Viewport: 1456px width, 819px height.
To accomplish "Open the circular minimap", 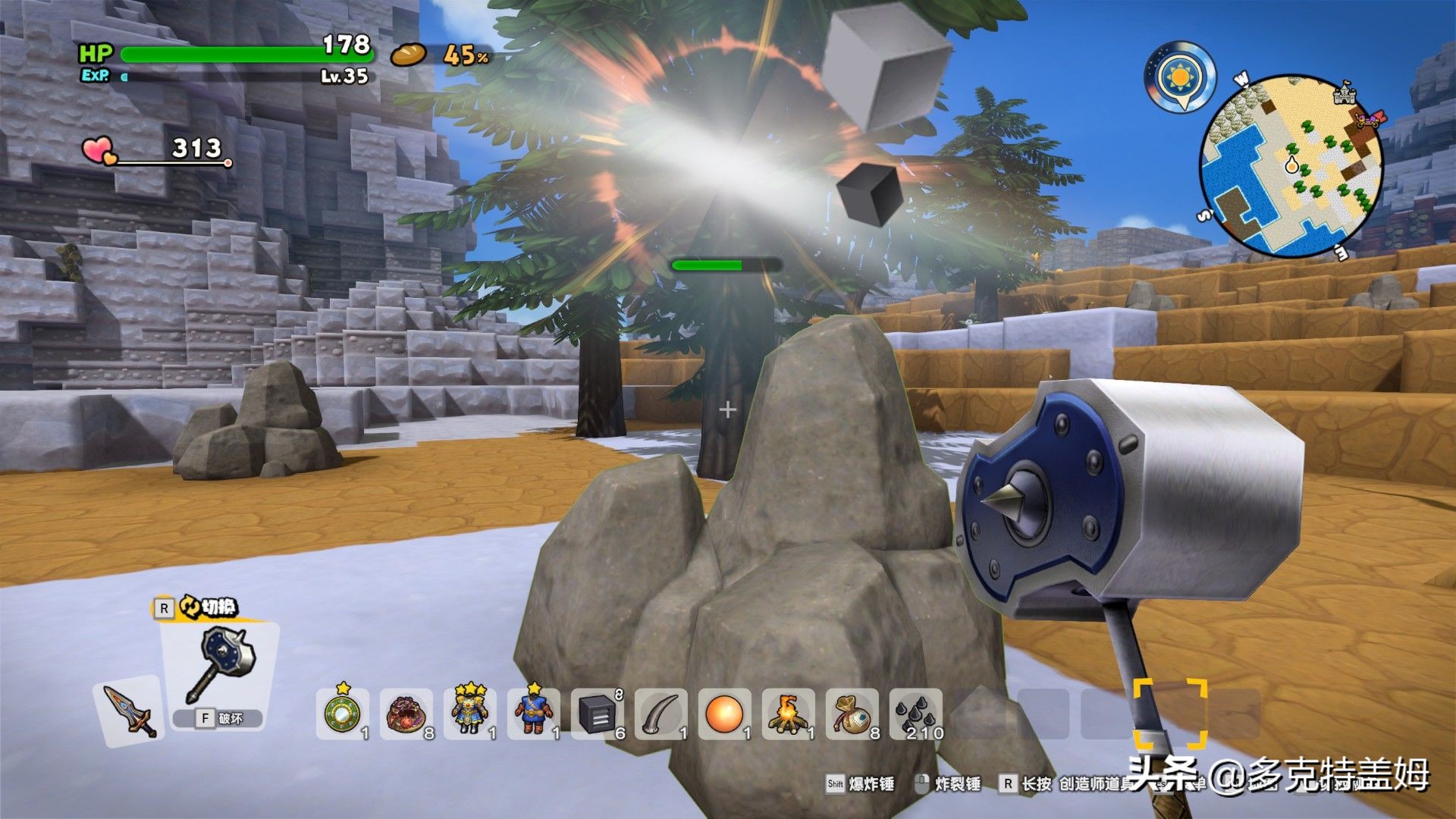I will pos(1291,165).
